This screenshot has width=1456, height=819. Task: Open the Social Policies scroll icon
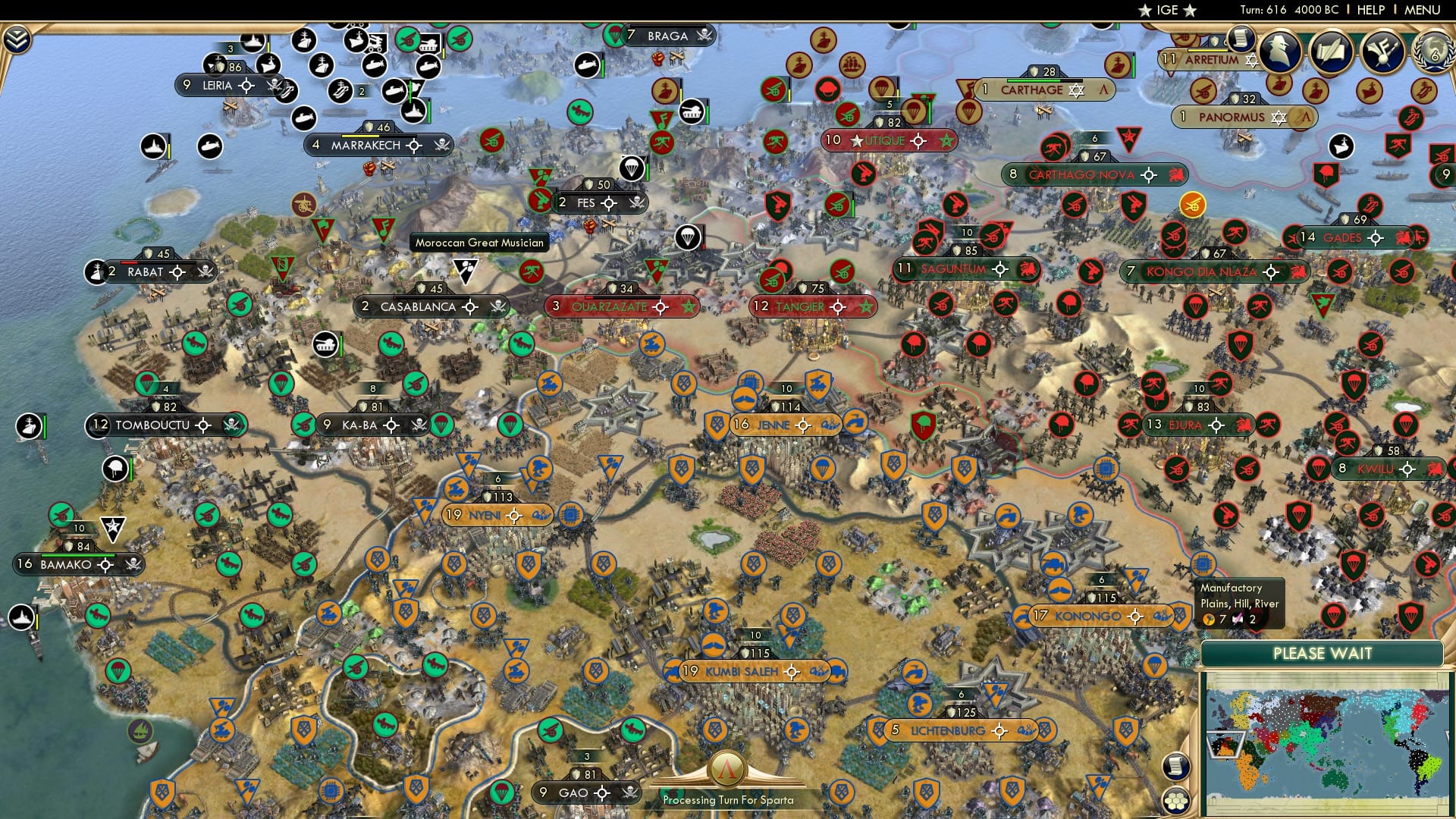point(1241,39)
